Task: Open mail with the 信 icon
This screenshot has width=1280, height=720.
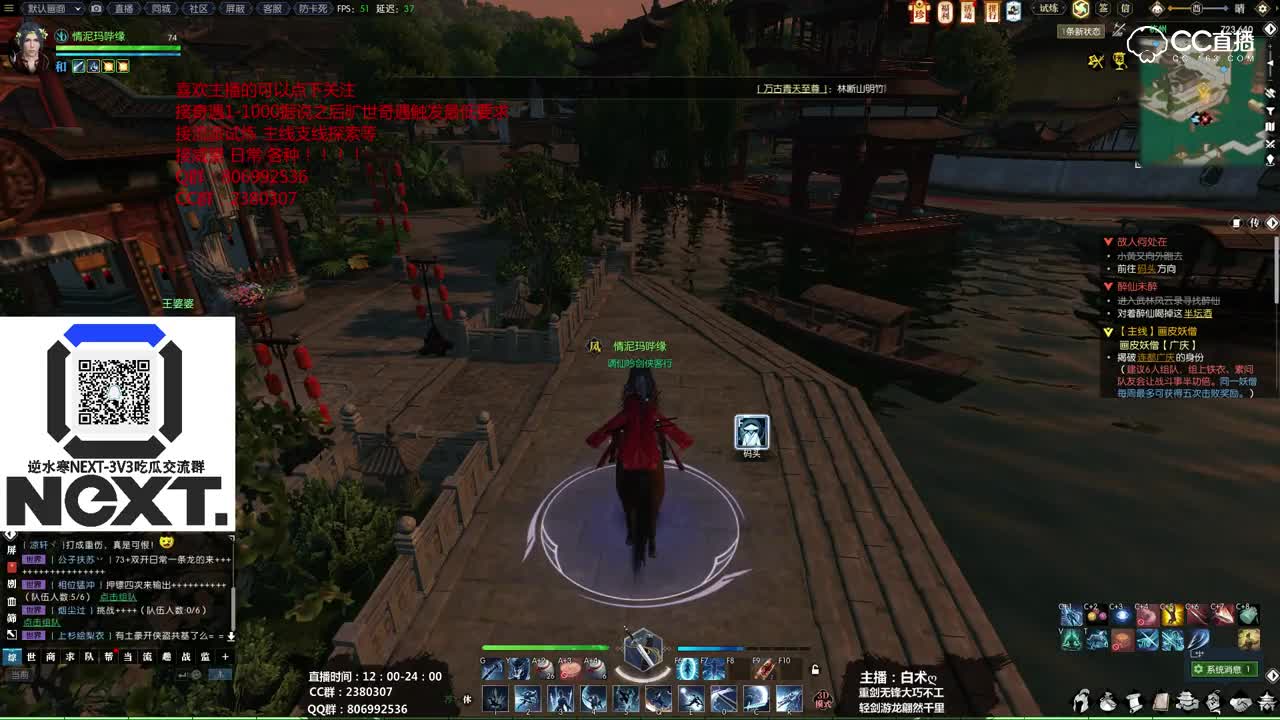Action: tap(1127, 8)
